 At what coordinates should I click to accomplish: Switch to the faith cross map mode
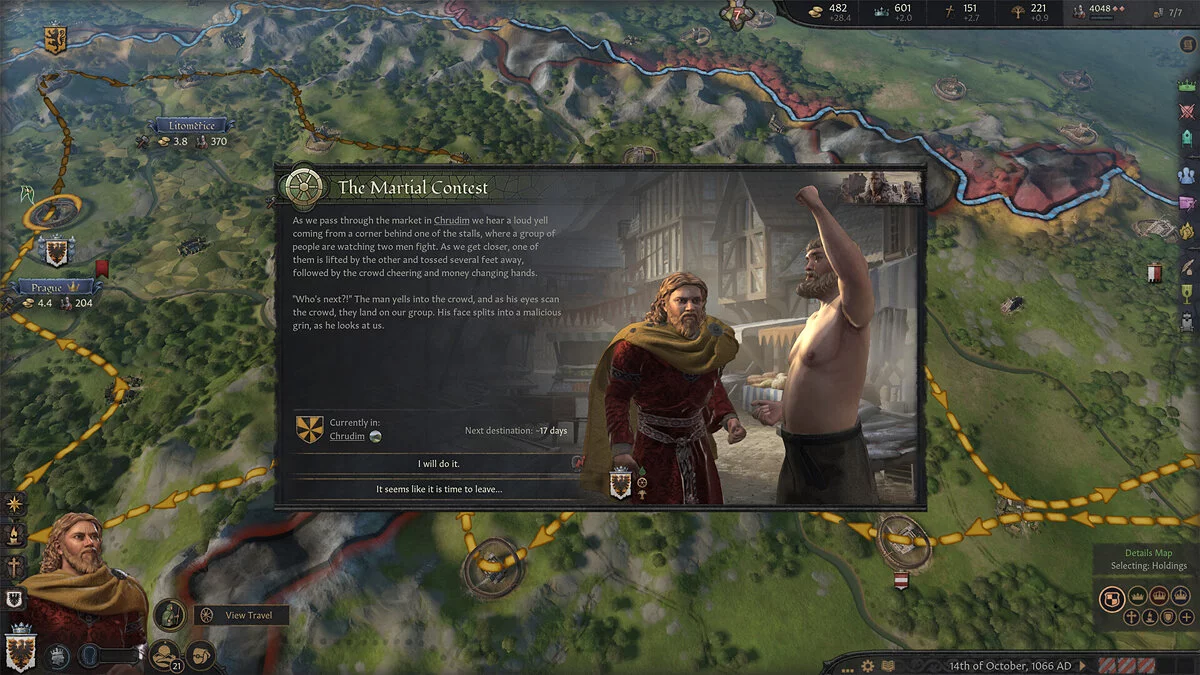point(1131,617)
